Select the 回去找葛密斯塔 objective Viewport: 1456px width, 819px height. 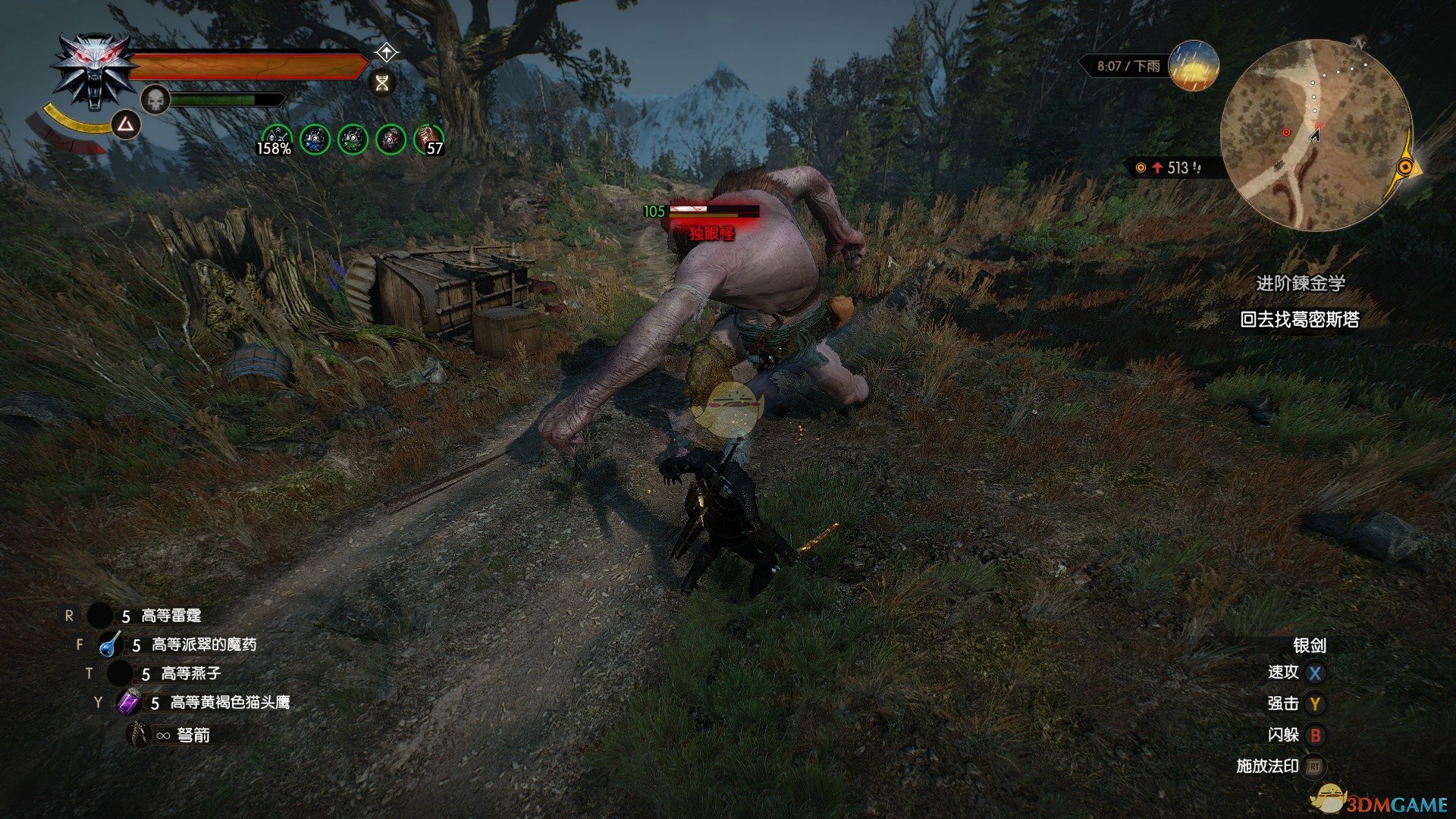tap(1299, 320)
